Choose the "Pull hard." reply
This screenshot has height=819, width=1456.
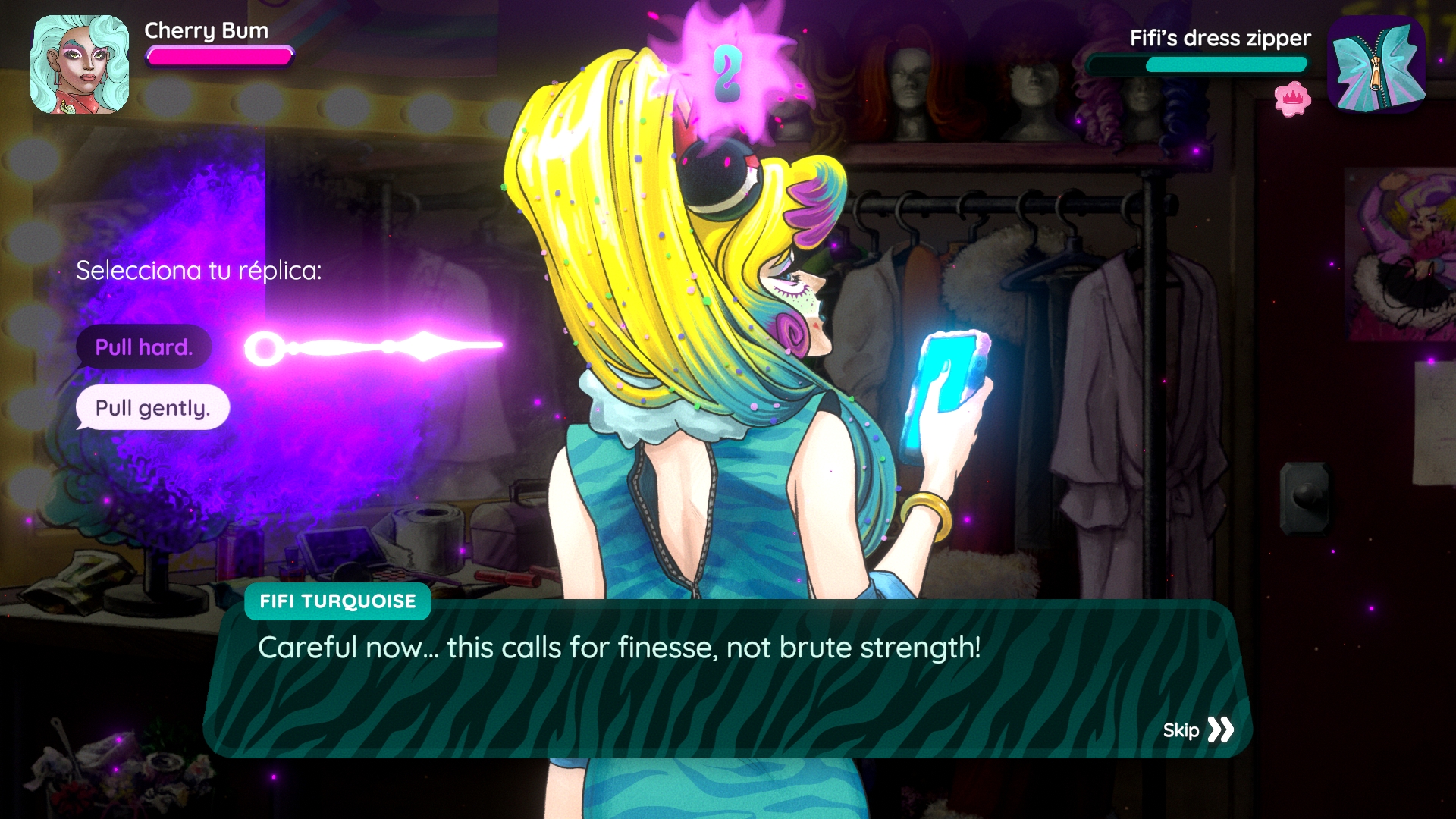(x=143, y=347)
